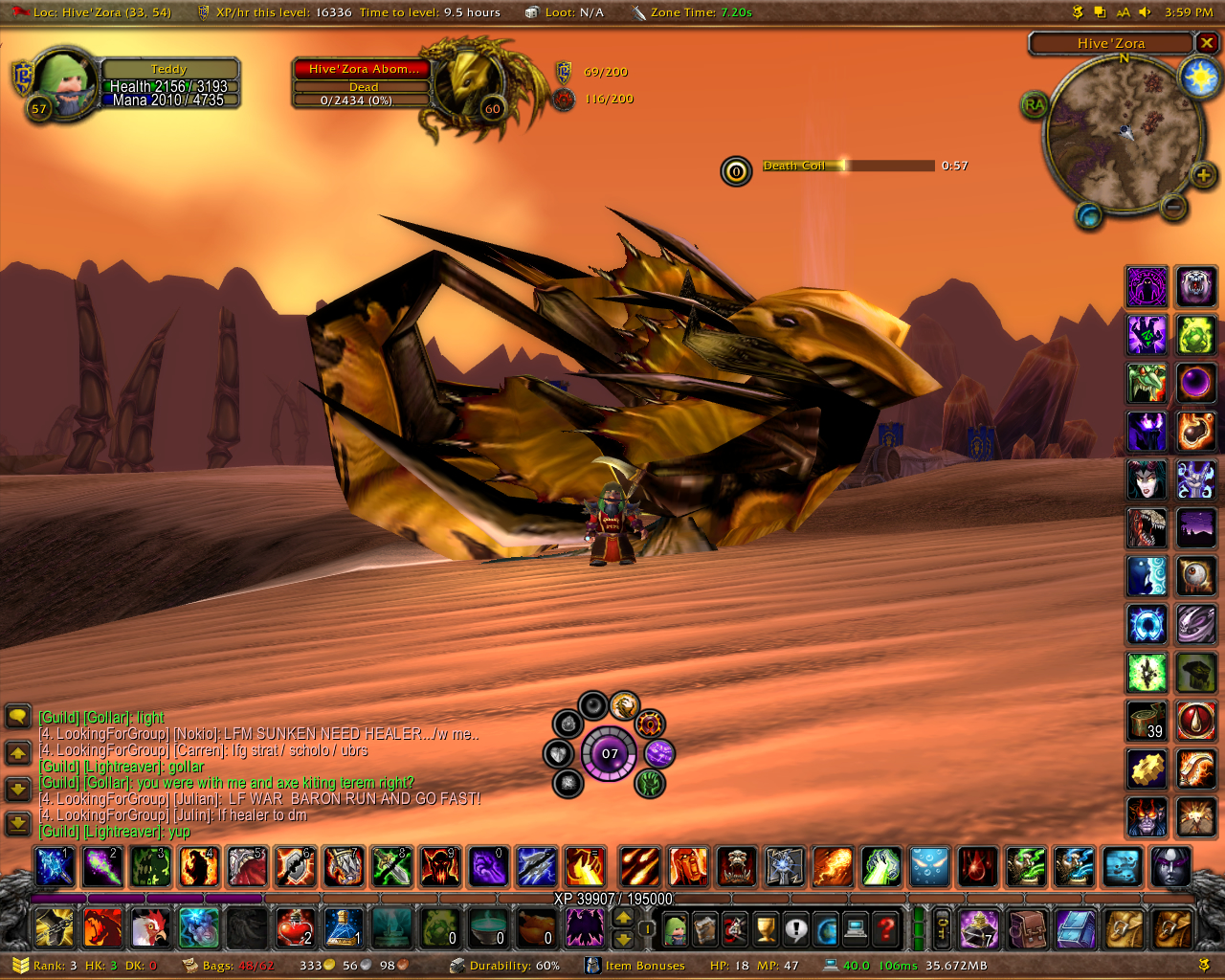This screenshot has width=1225, height=980.
Task: Close the minimap with the X button
Action: 1207,43
